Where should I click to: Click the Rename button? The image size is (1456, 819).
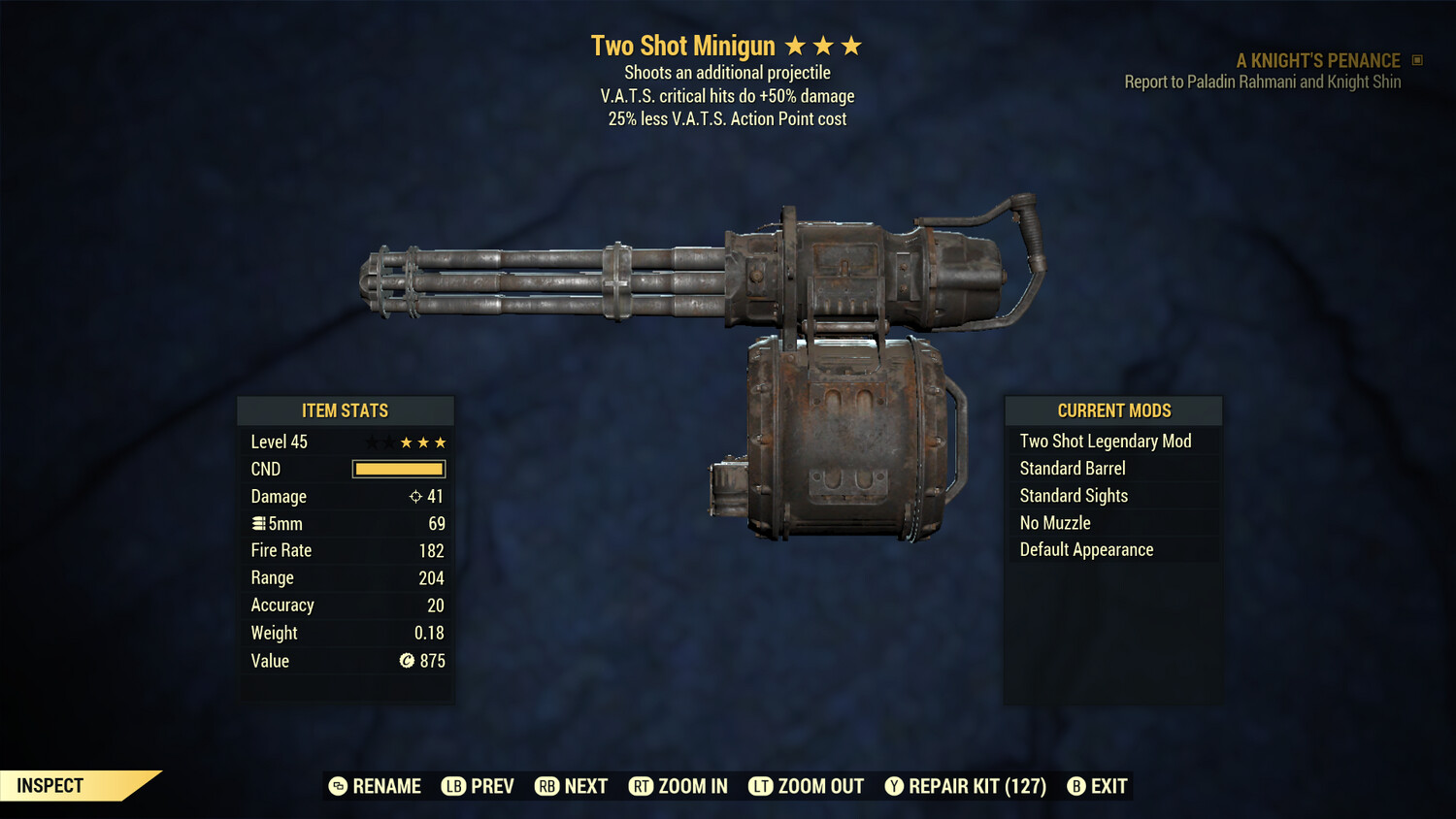point(377,786)
